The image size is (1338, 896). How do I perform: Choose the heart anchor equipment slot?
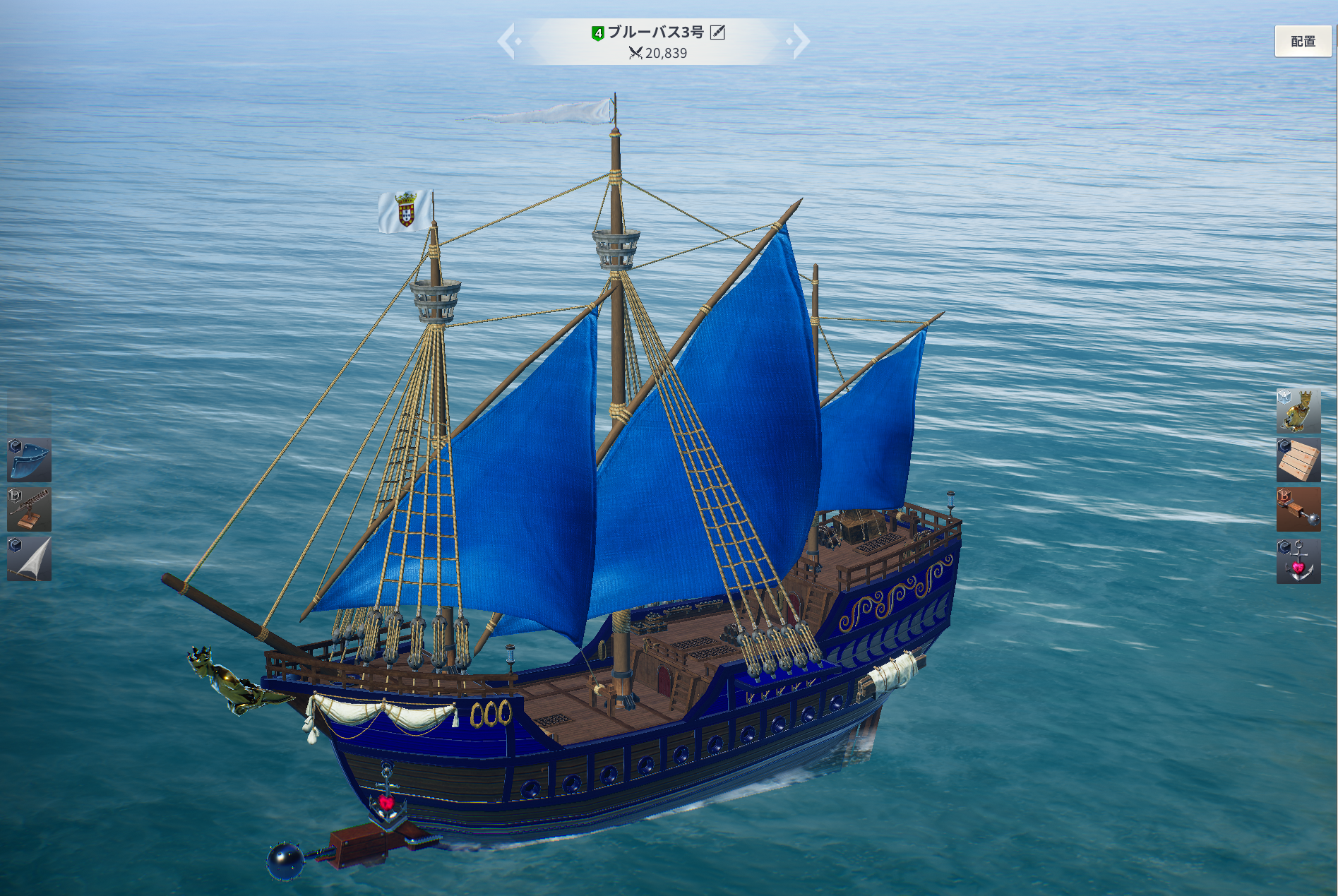point(1298,561)
